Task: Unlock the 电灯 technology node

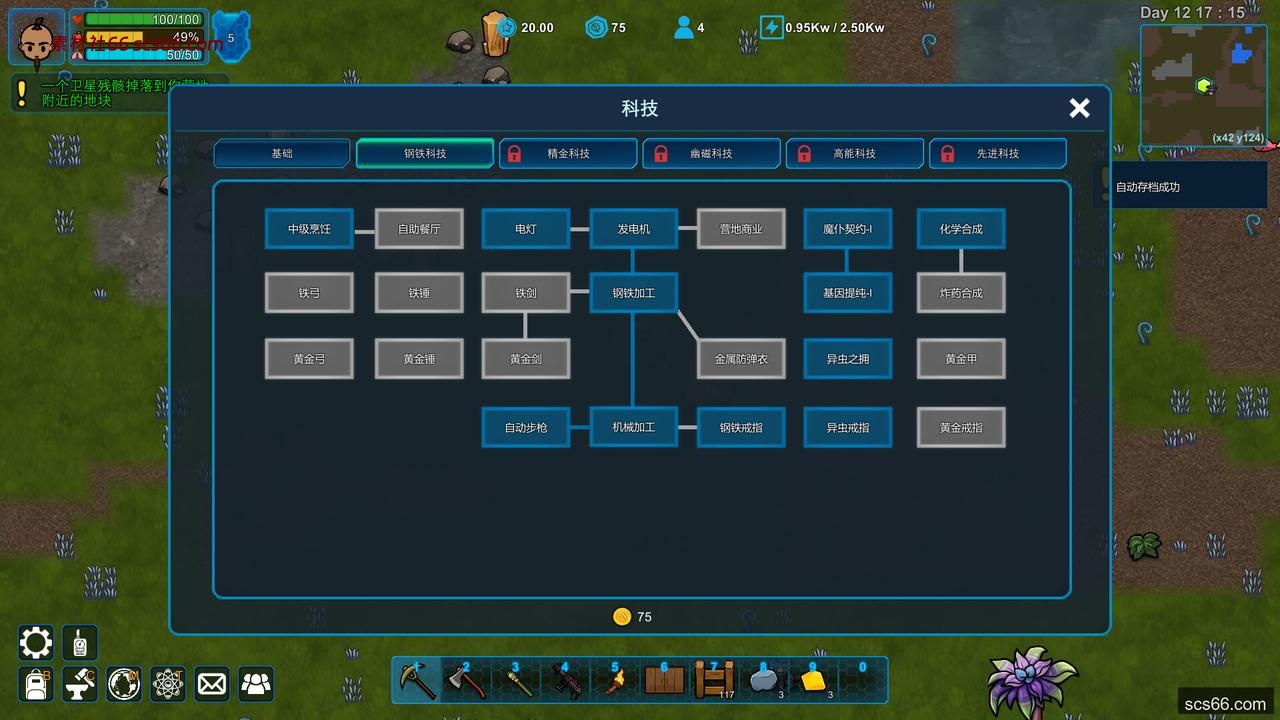Action: pos(525,228)
